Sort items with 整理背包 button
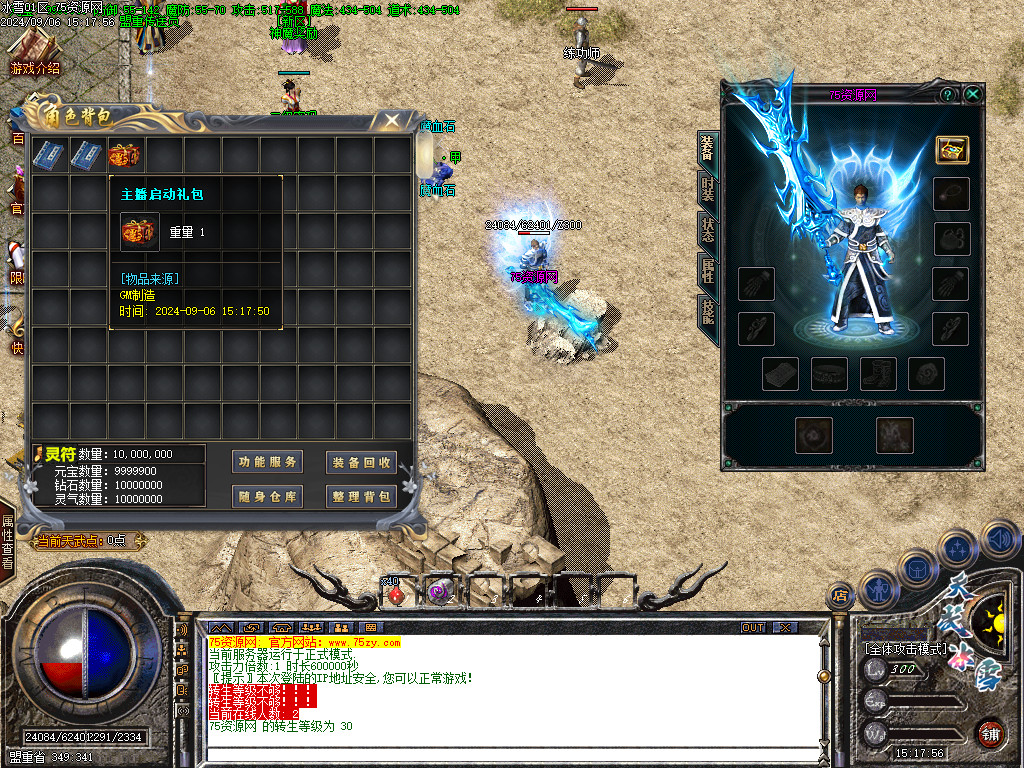 (x=361, y=496)
